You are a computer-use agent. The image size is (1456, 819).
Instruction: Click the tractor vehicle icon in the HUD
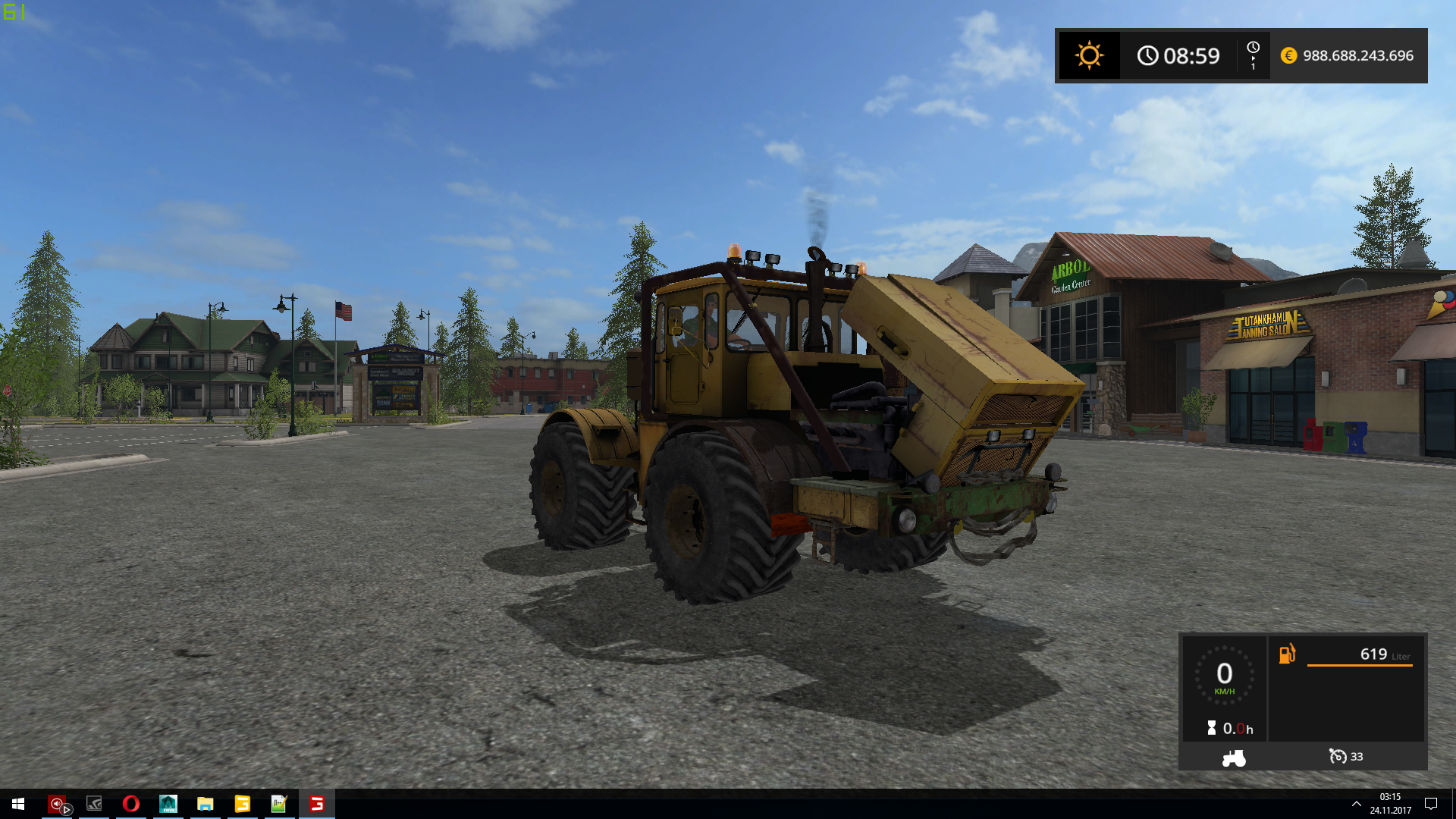1234,758
